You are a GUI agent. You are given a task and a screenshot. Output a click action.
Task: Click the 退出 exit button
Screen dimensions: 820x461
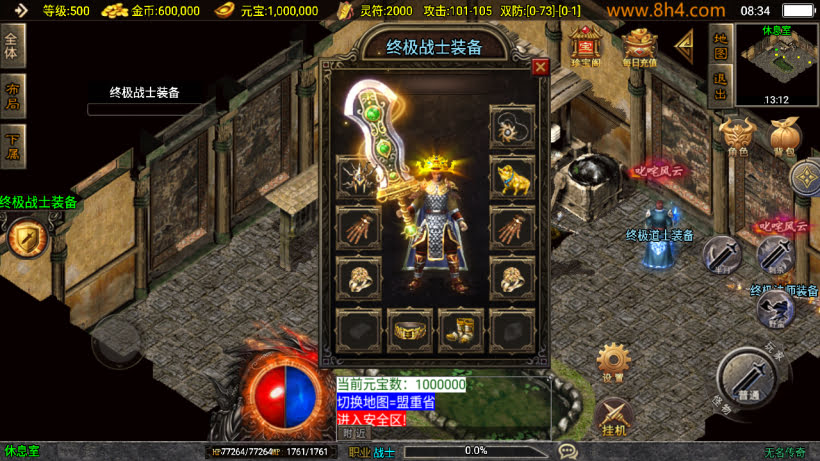click(x=720, y=87)
